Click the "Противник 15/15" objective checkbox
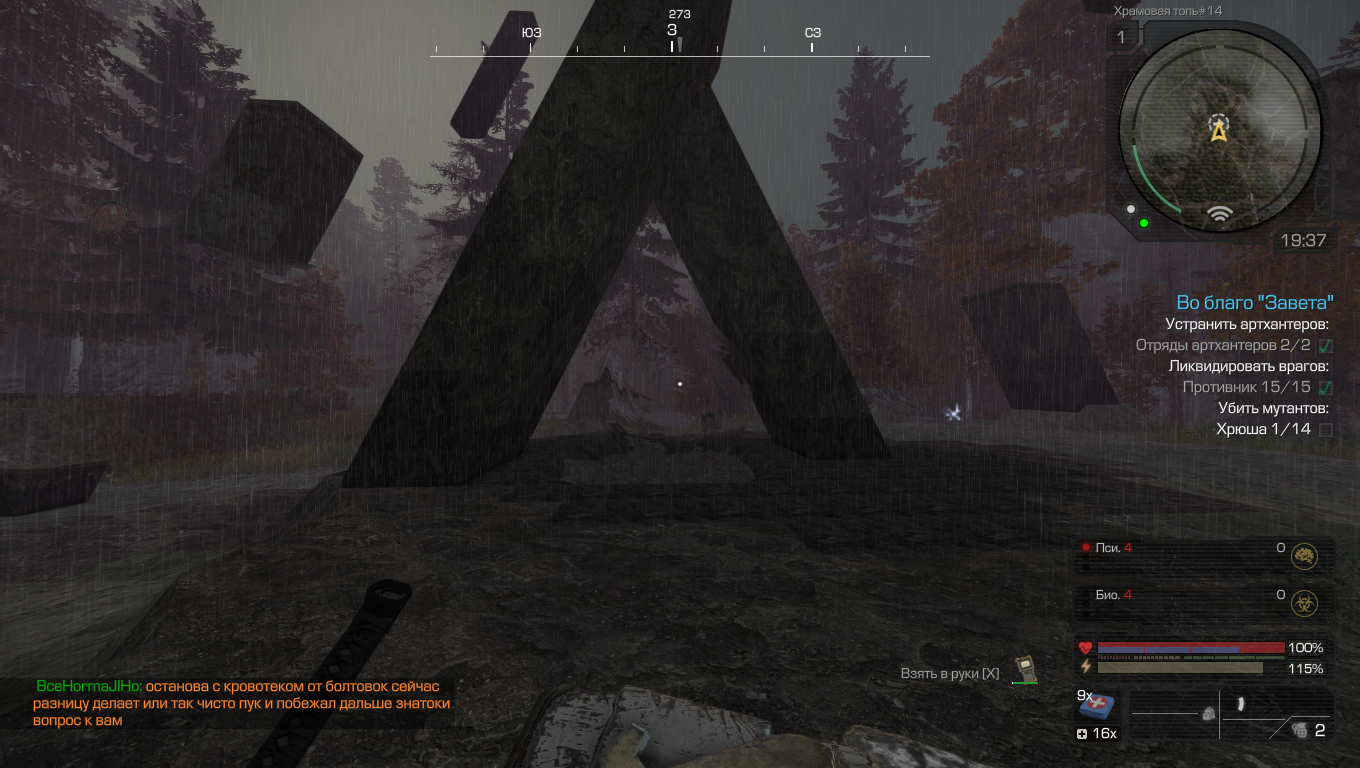Image resolution: width=1360 pixels, height=768 pixels. pyautogui.click(x=1326, y=387)
